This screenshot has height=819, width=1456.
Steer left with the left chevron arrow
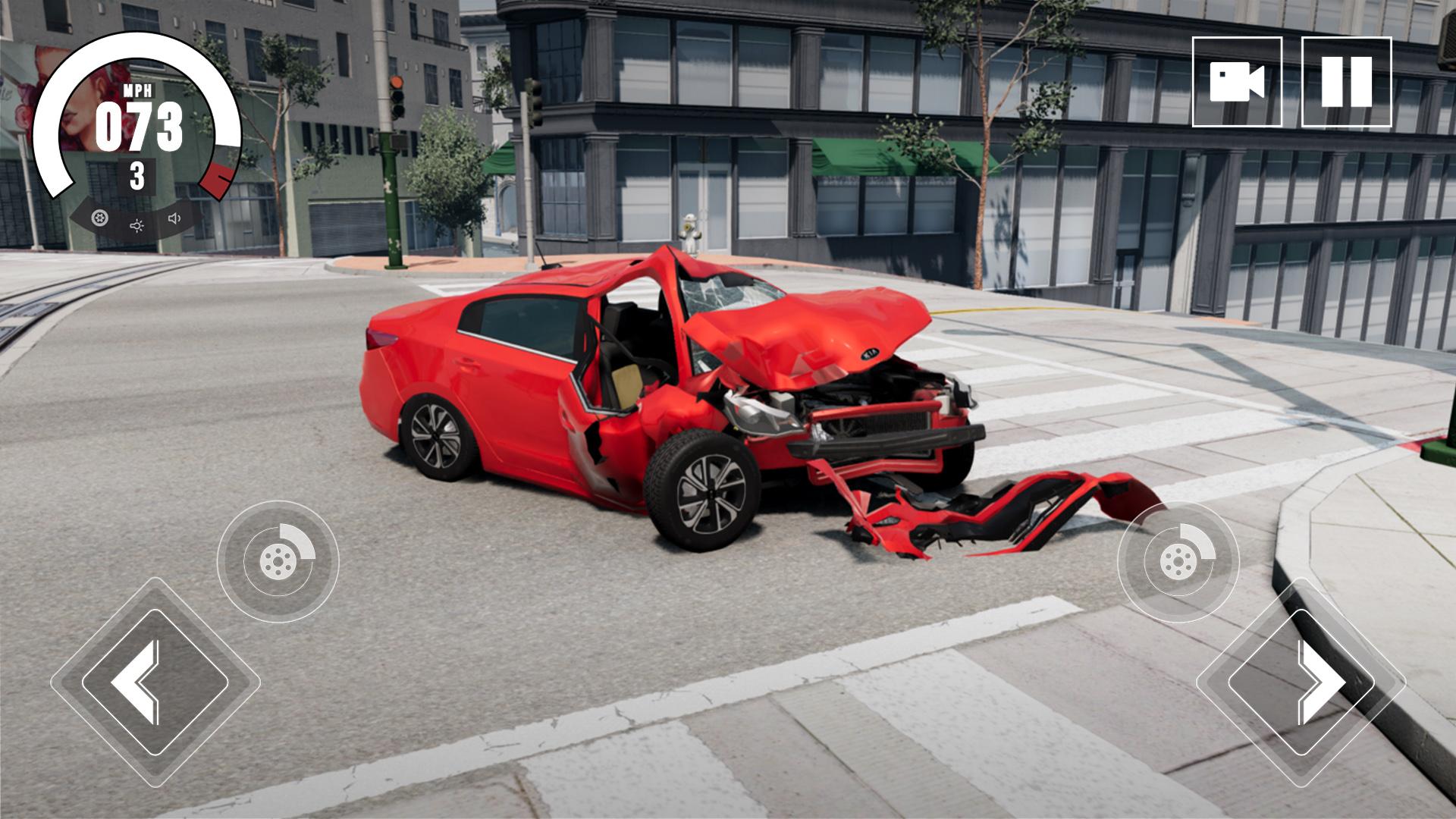[x=155, y=682]
